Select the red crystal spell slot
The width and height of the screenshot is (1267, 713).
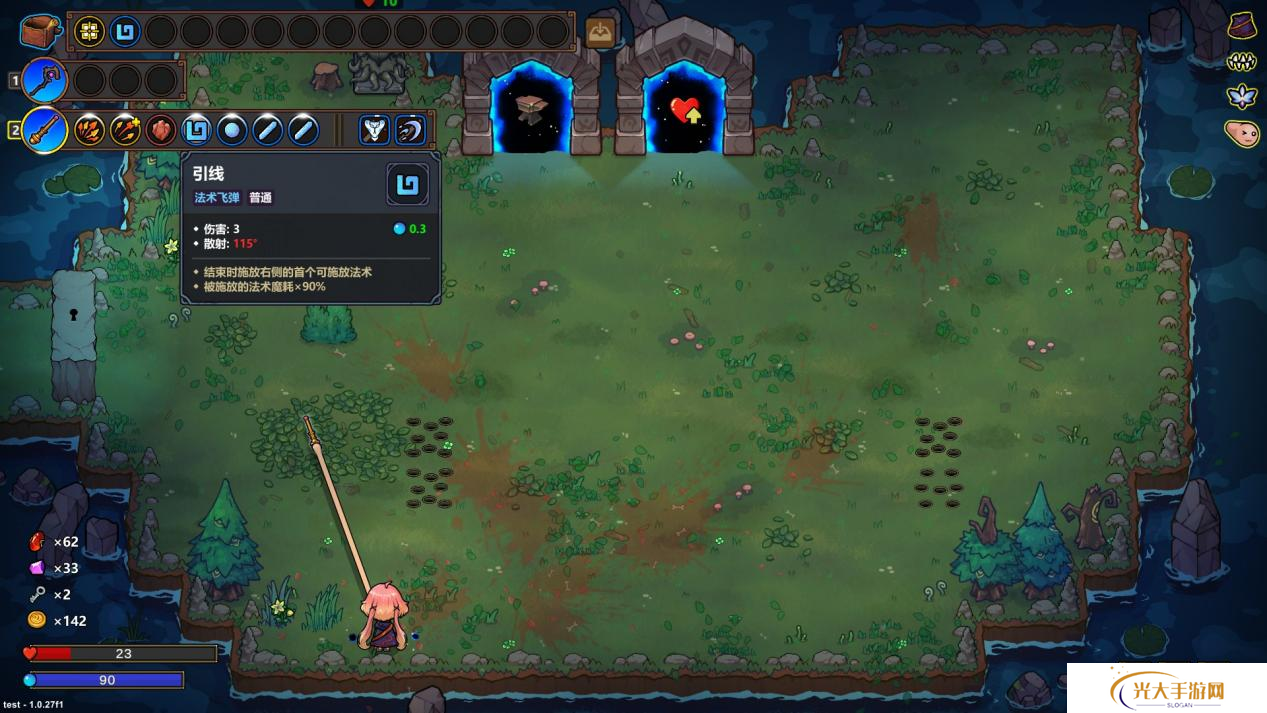(161, 130)
